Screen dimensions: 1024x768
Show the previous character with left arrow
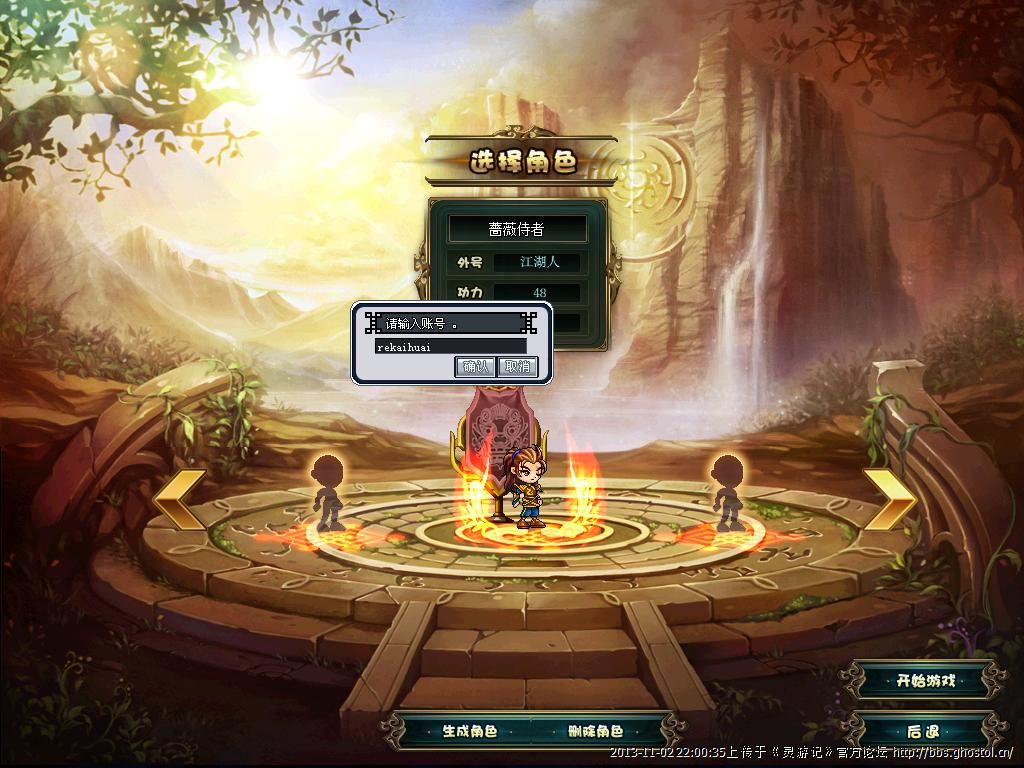point(180,497)
